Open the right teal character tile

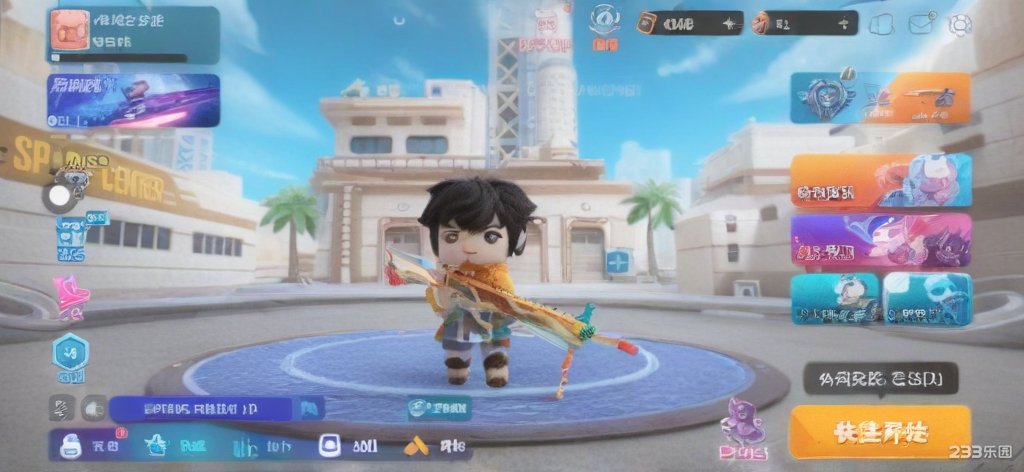[927, 298]
